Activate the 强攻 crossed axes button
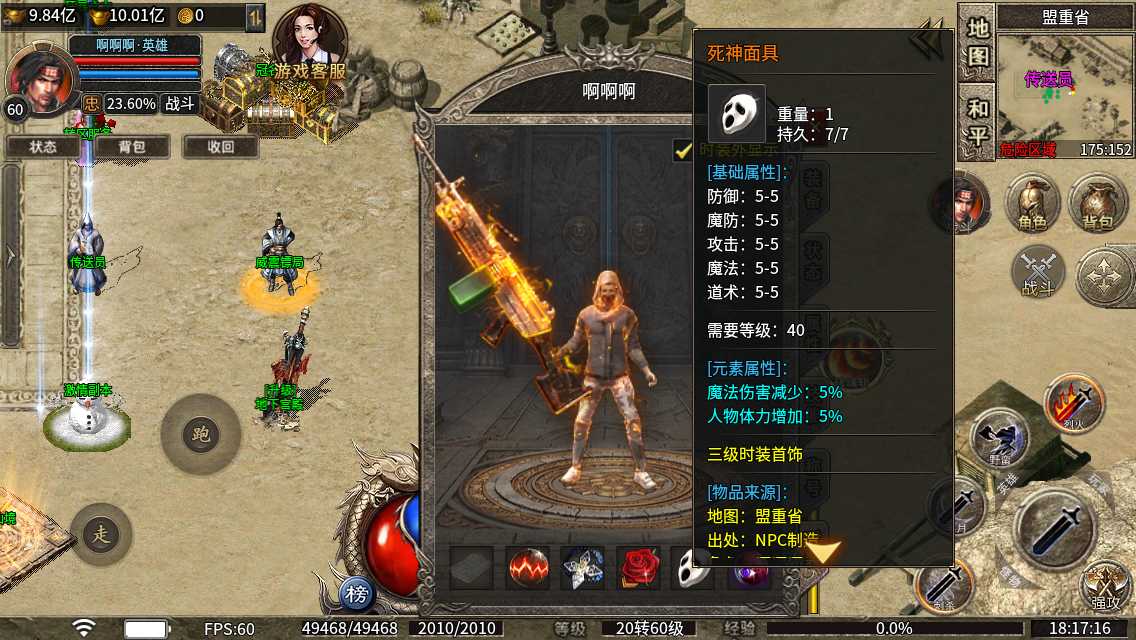This screenshot has height=640, width=1136. [1105, 588]
